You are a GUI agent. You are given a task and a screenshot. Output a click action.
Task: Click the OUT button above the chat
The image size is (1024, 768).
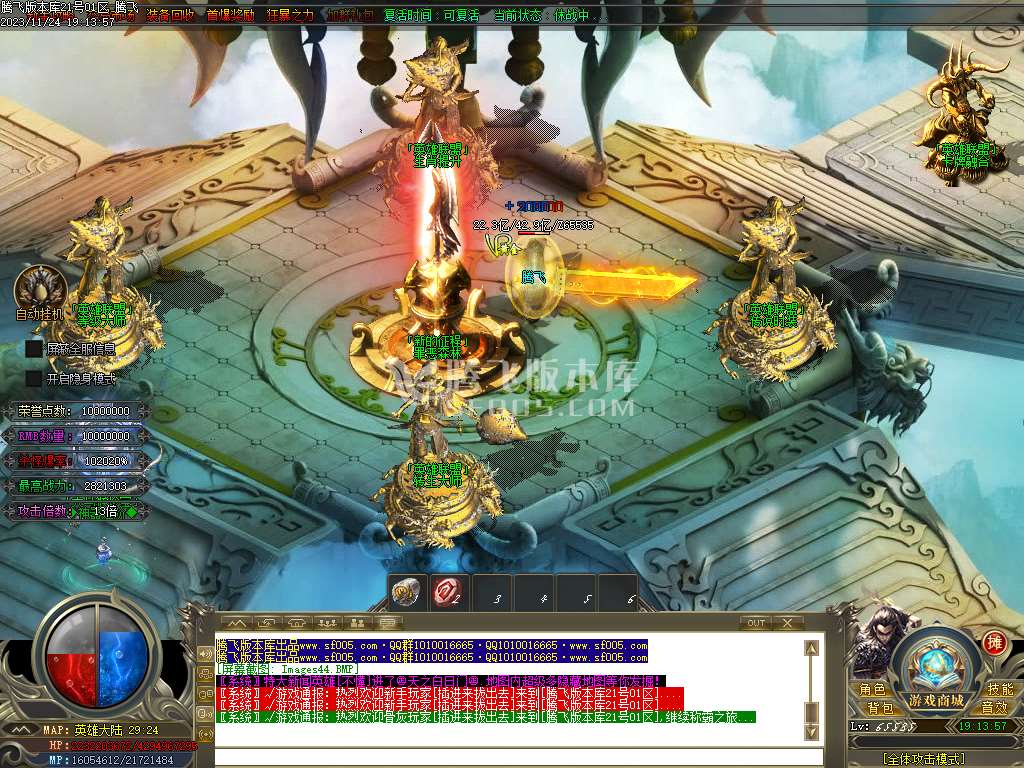(x=757, y=623)
